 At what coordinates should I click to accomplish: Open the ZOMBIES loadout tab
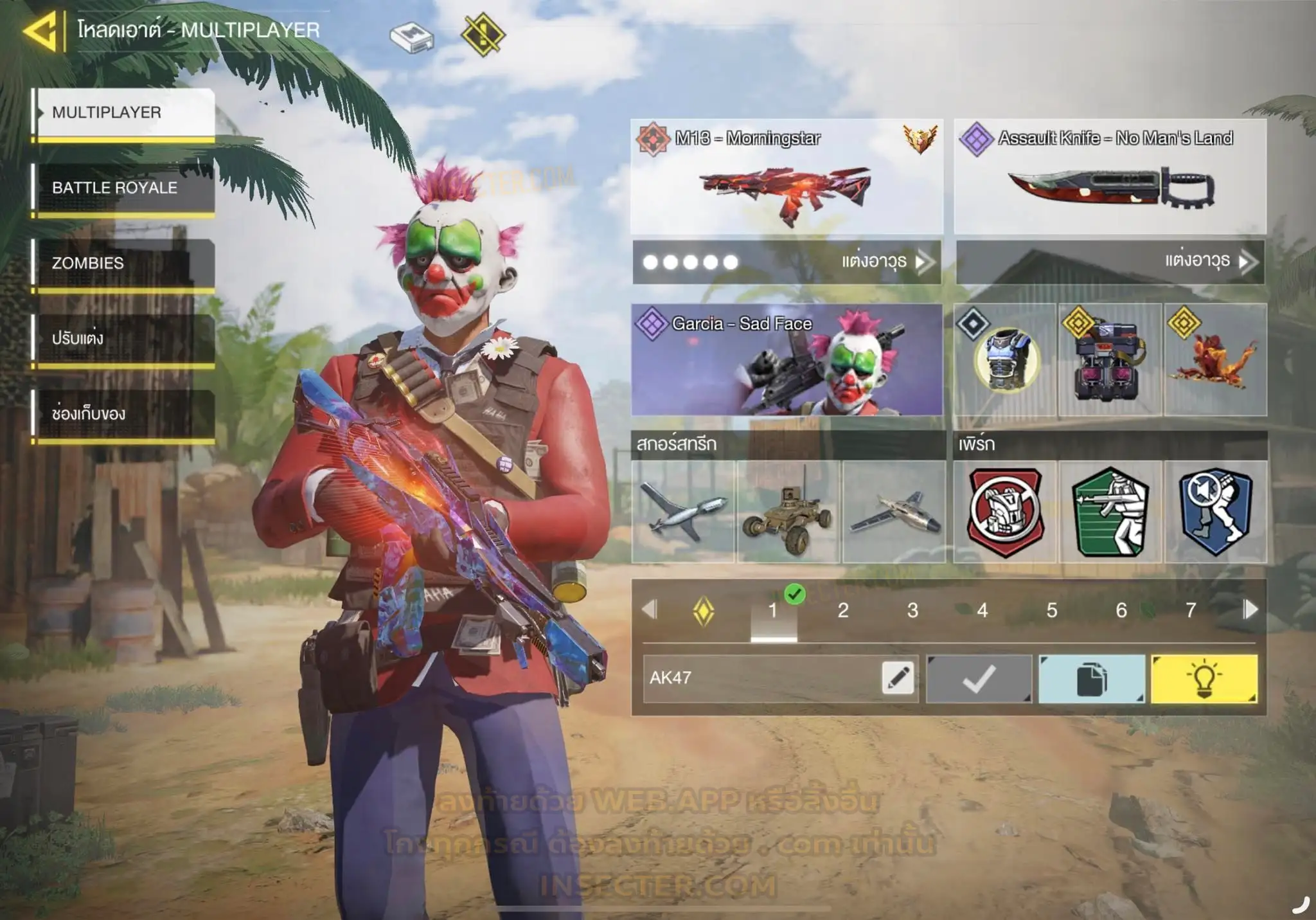[123, 263]
